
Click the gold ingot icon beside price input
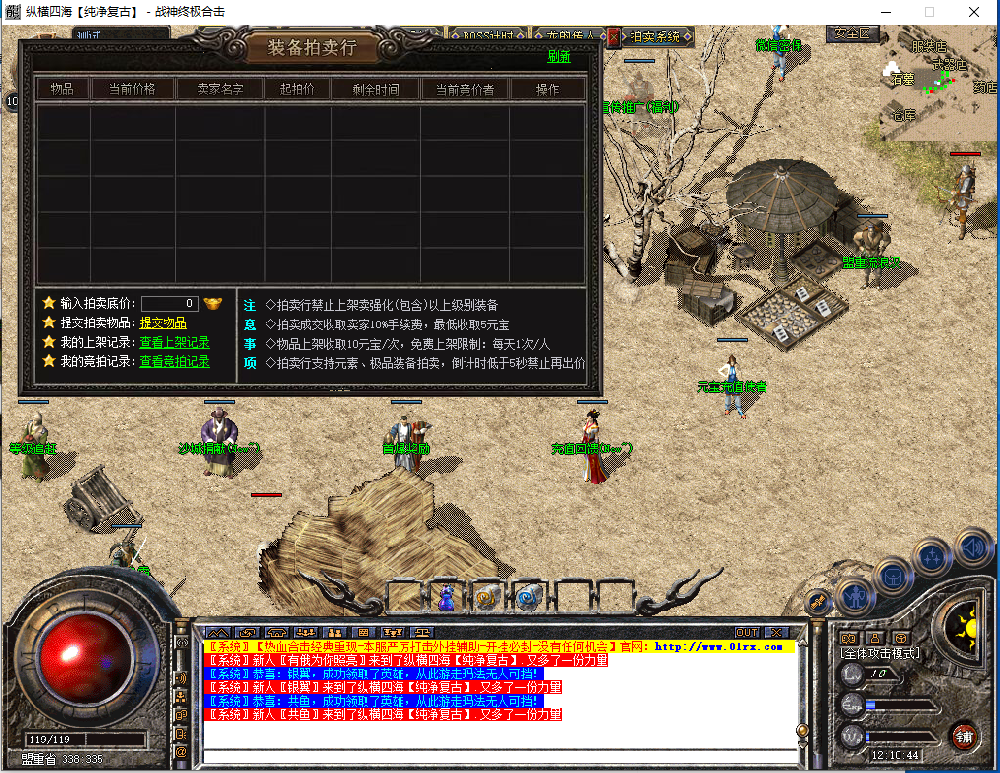(213, 303)
